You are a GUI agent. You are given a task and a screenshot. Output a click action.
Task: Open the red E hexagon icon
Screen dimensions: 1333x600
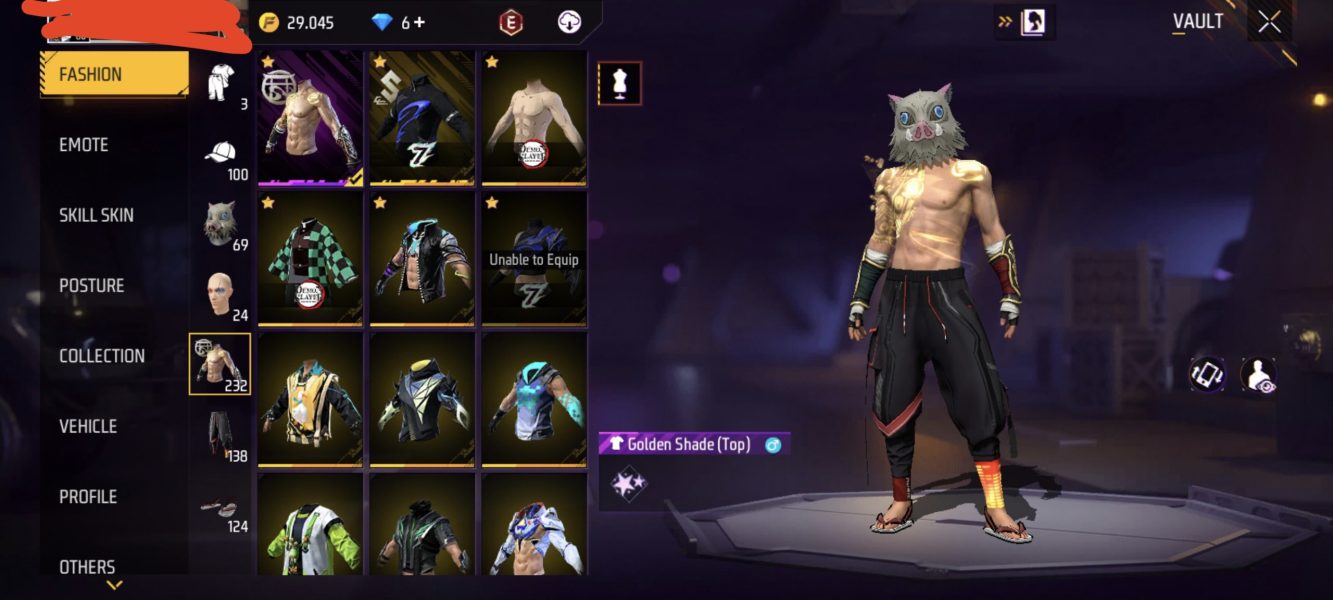coord(512,22)
